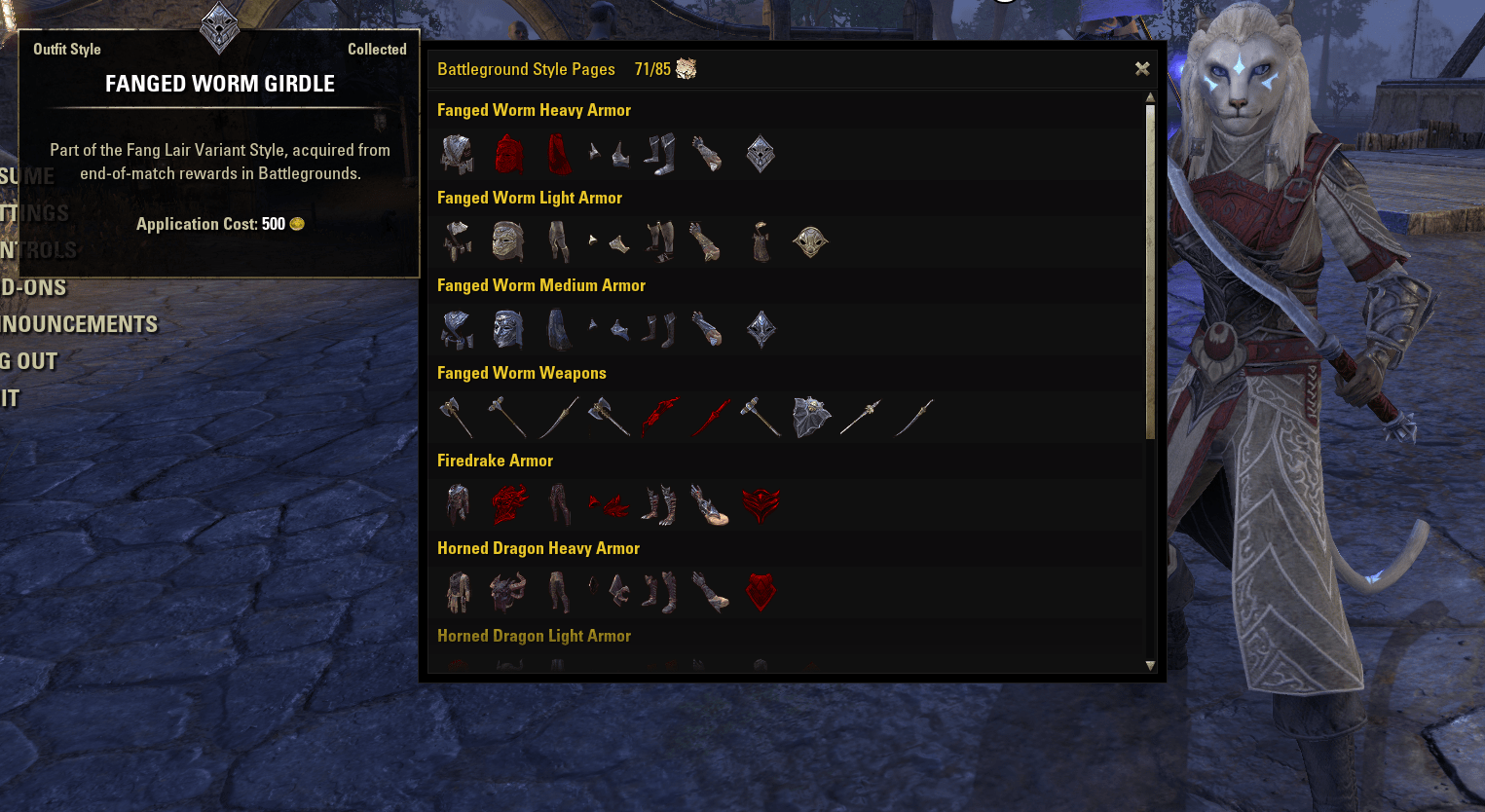Click the scroll-down arrow on the scrollbar
This screenshot has height=812, width=1485.
pyautogui.click(x=1151, y=667)
